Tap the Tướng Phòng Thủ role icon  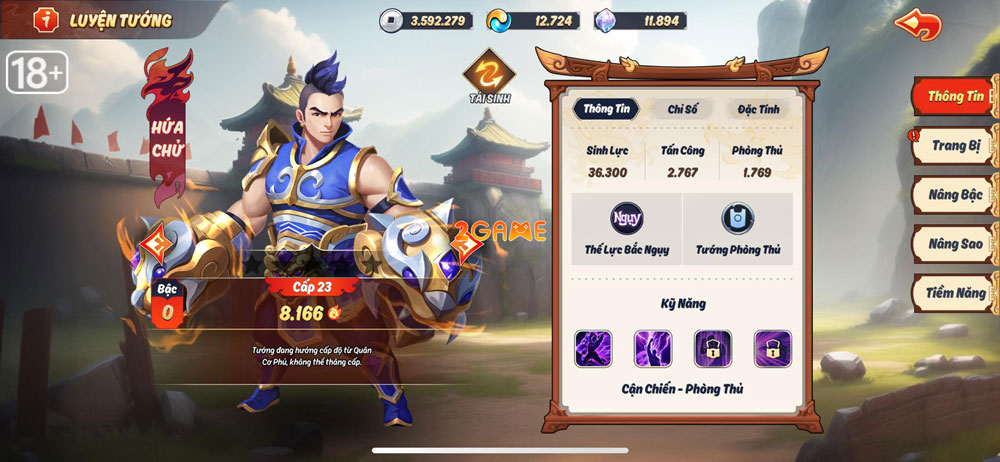(x=738, y=218)
